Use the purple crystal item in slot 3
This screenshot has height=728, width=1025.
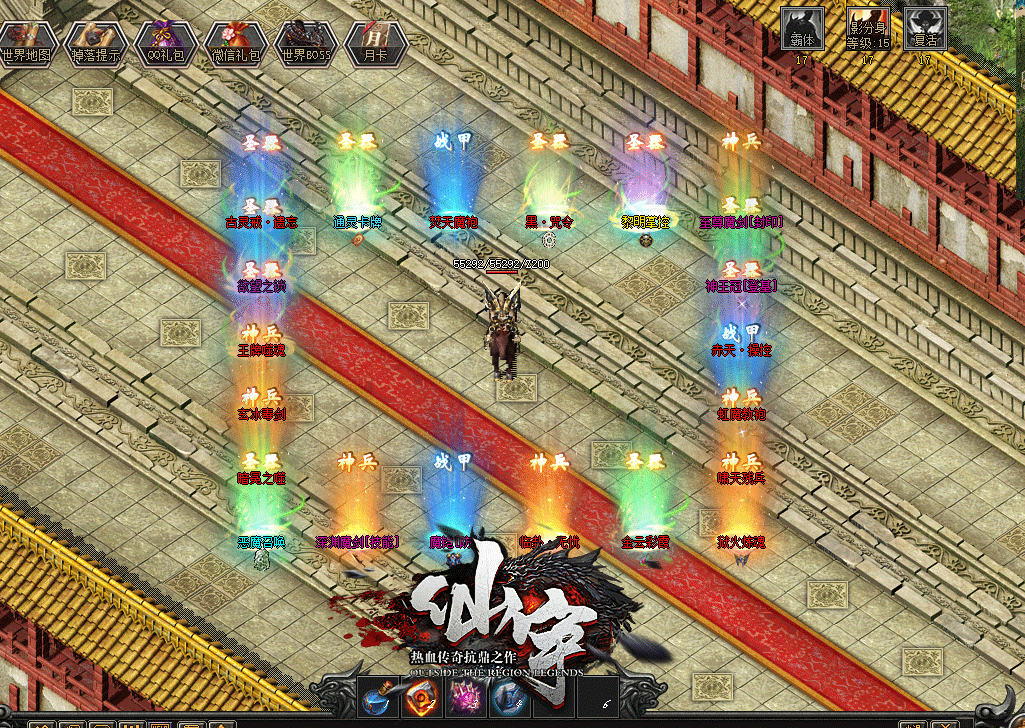(465, 695)
